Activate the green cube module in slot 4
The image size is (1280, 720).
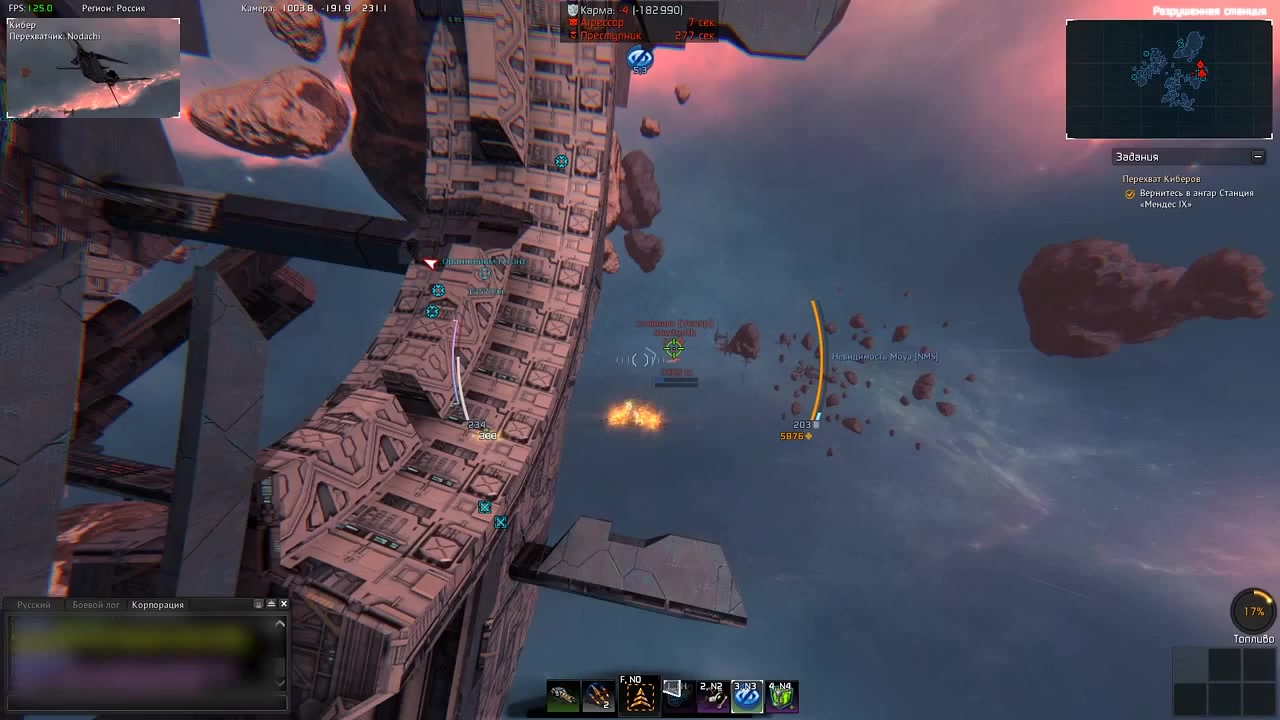(x=782, y=696)
